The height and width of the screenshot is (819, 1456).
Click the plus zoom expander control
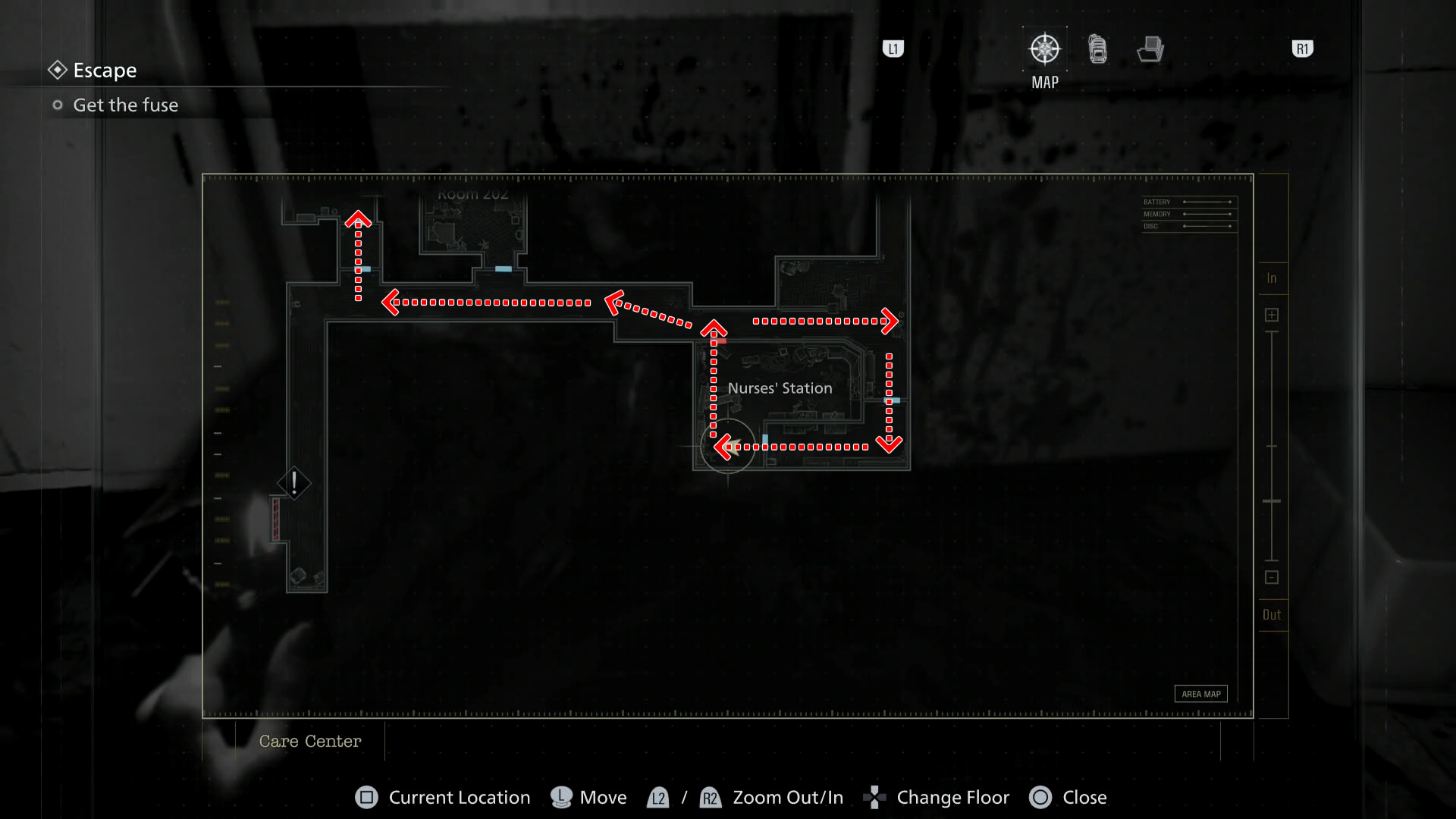tap(1272, 314)
